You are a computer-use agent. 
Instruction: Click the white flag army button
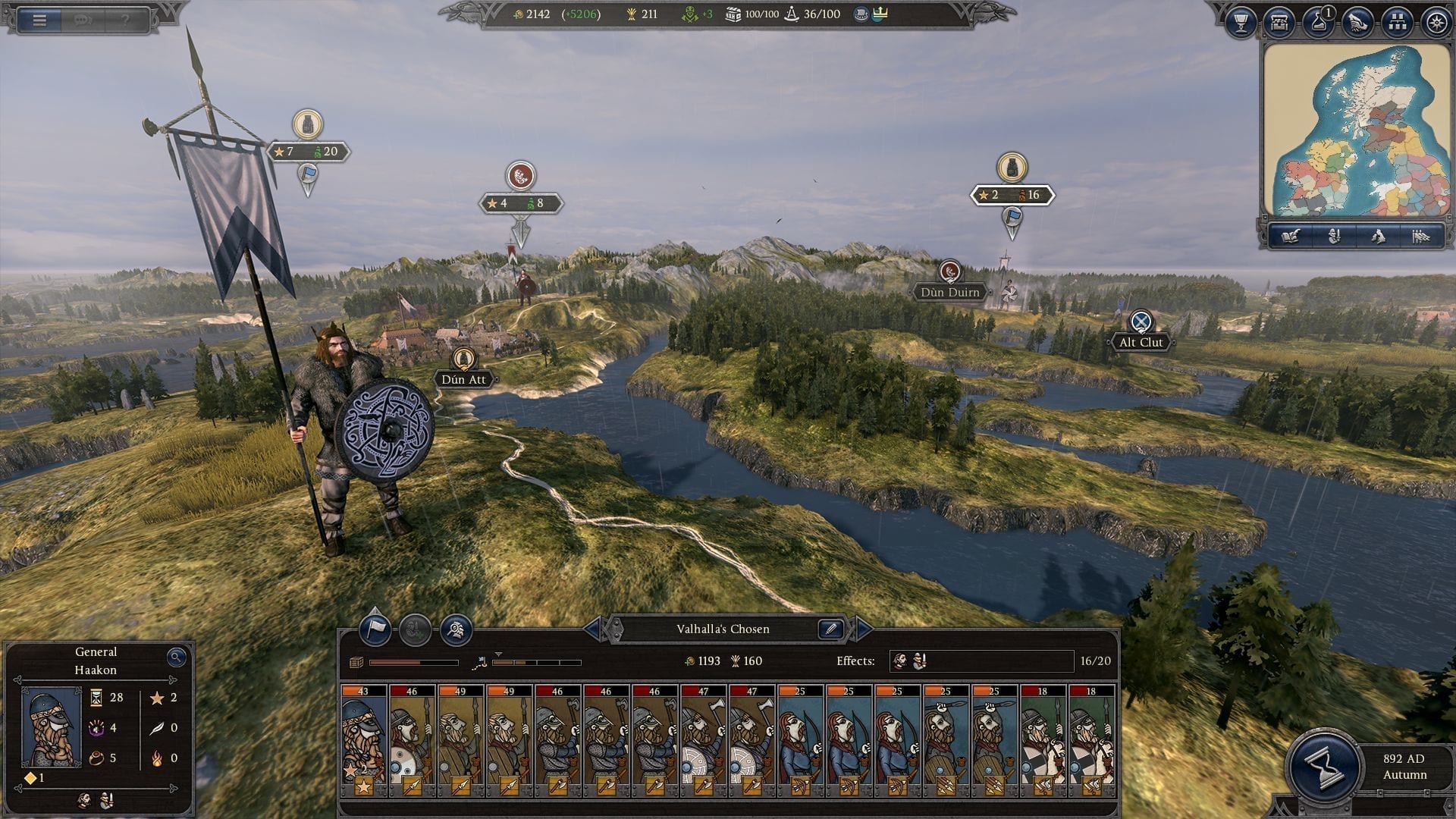(375, 629)
